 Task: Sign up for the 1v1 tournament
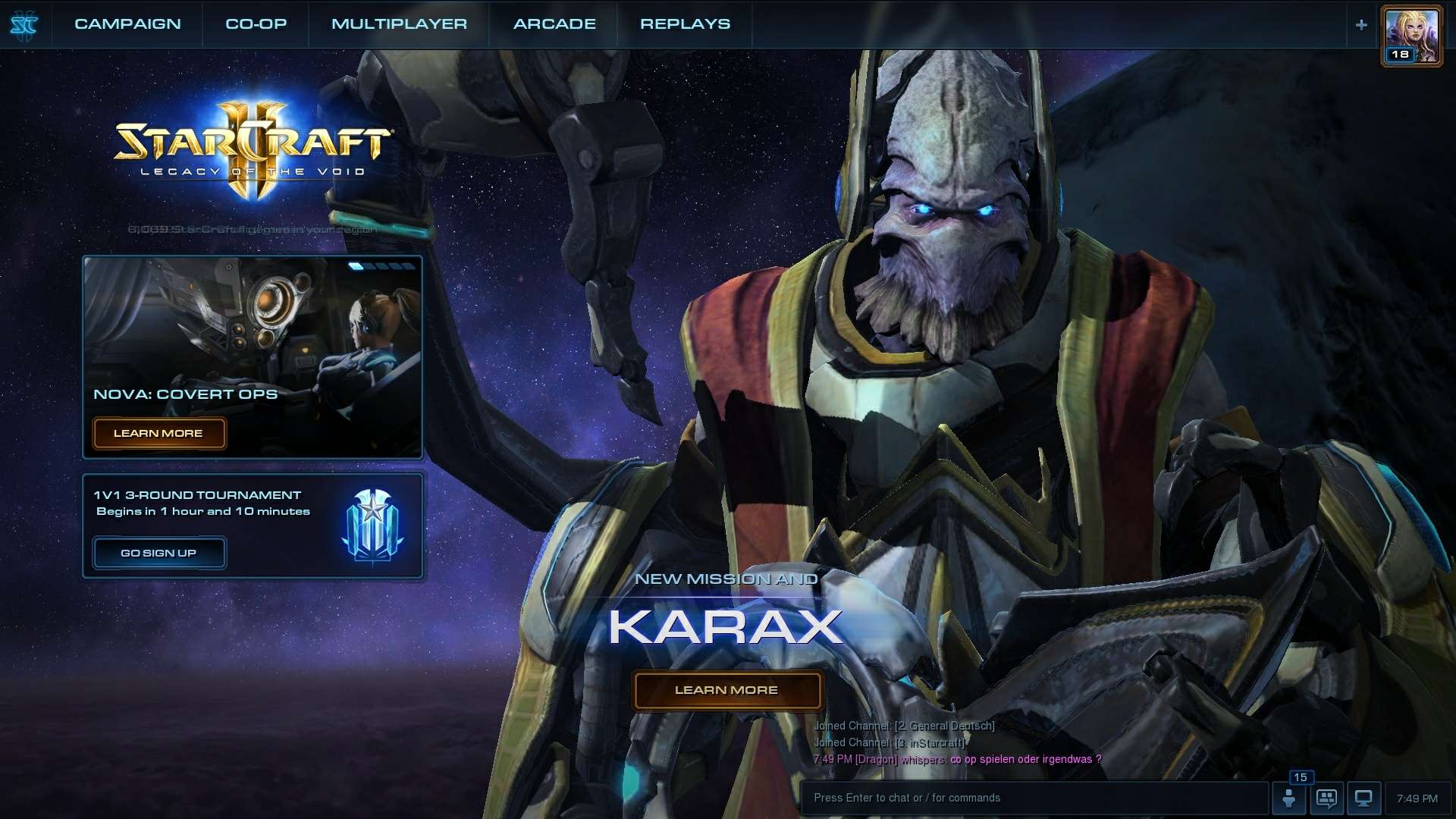[158, 553]
